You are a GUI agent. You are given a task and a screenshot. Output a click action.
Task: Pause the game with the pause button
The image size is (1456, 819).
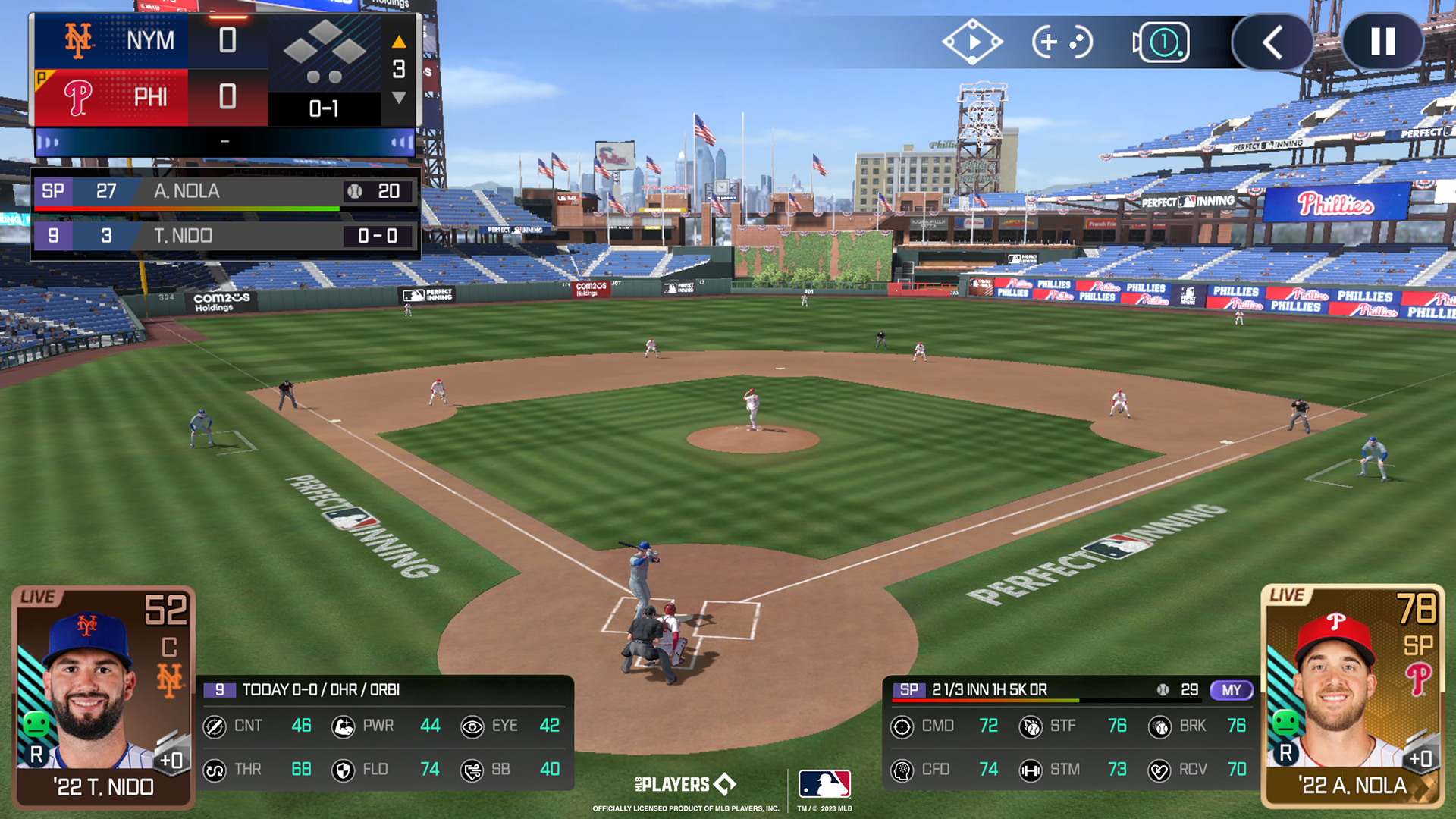click(x=1382, y=42)
